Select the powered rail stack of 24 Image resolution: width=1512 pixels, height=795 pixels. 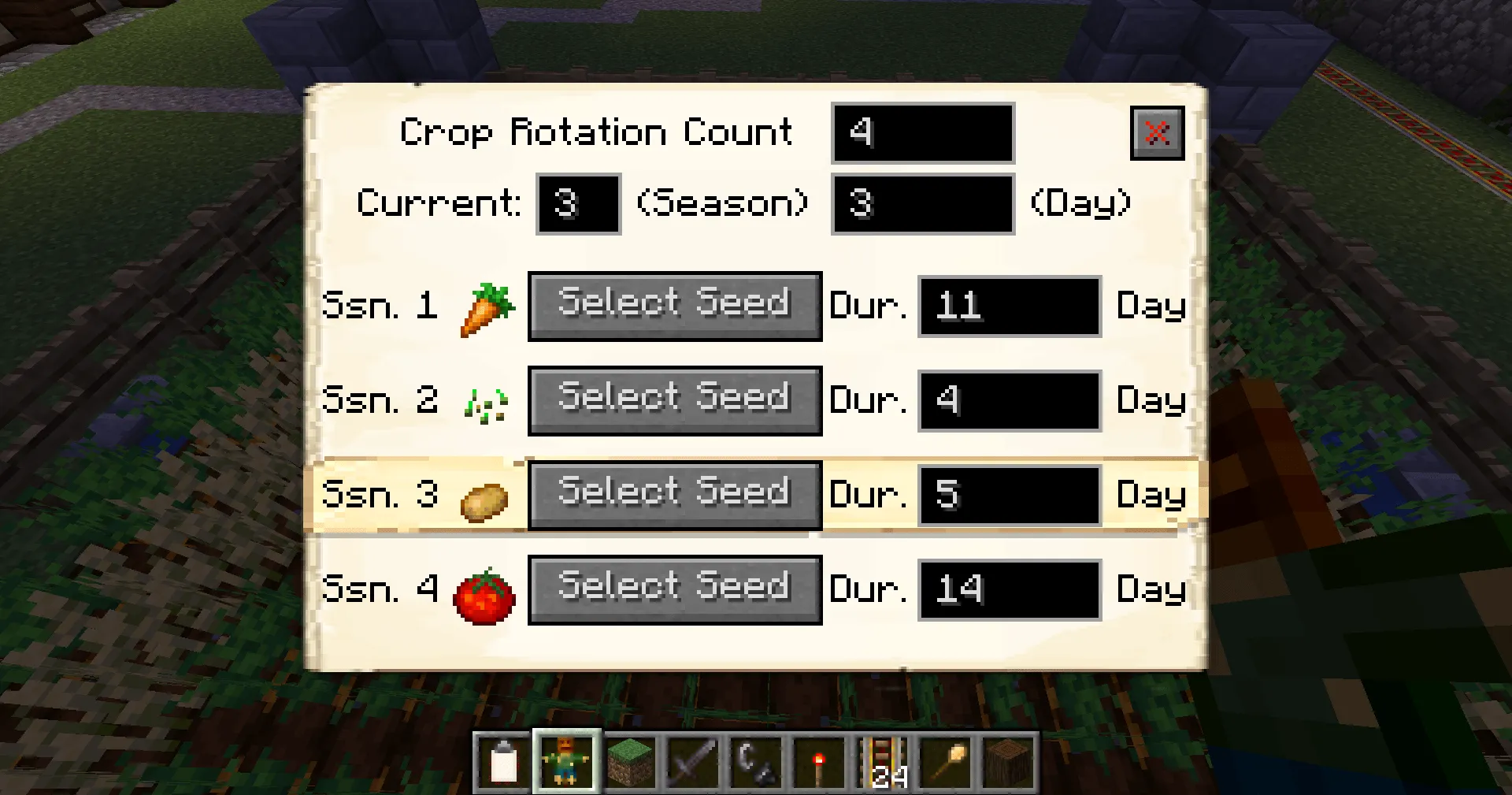pos(883,761)
